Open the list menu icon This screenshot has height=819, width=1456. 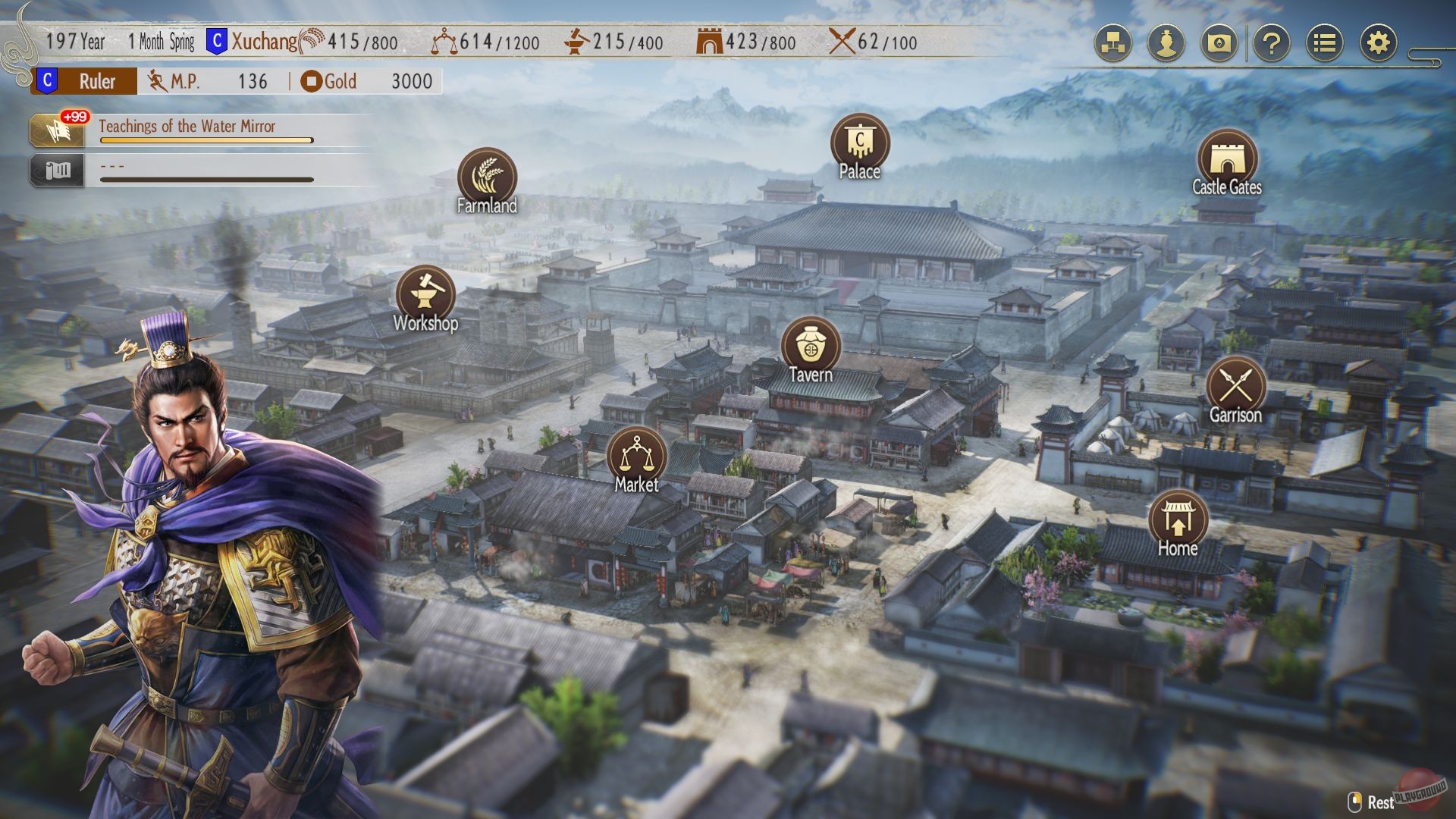point(1325,44)
